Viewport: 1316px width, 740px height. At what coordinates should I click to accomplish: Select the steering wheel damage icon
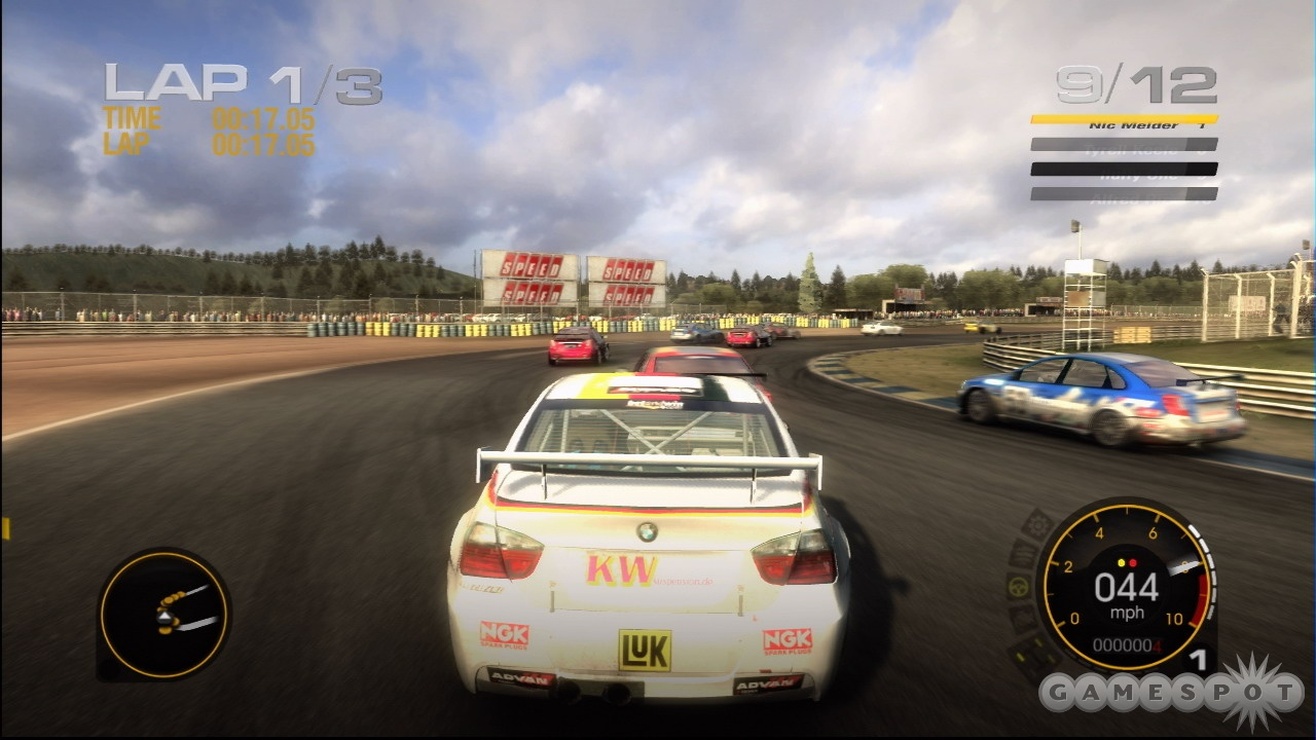(x=1017, y=585)
